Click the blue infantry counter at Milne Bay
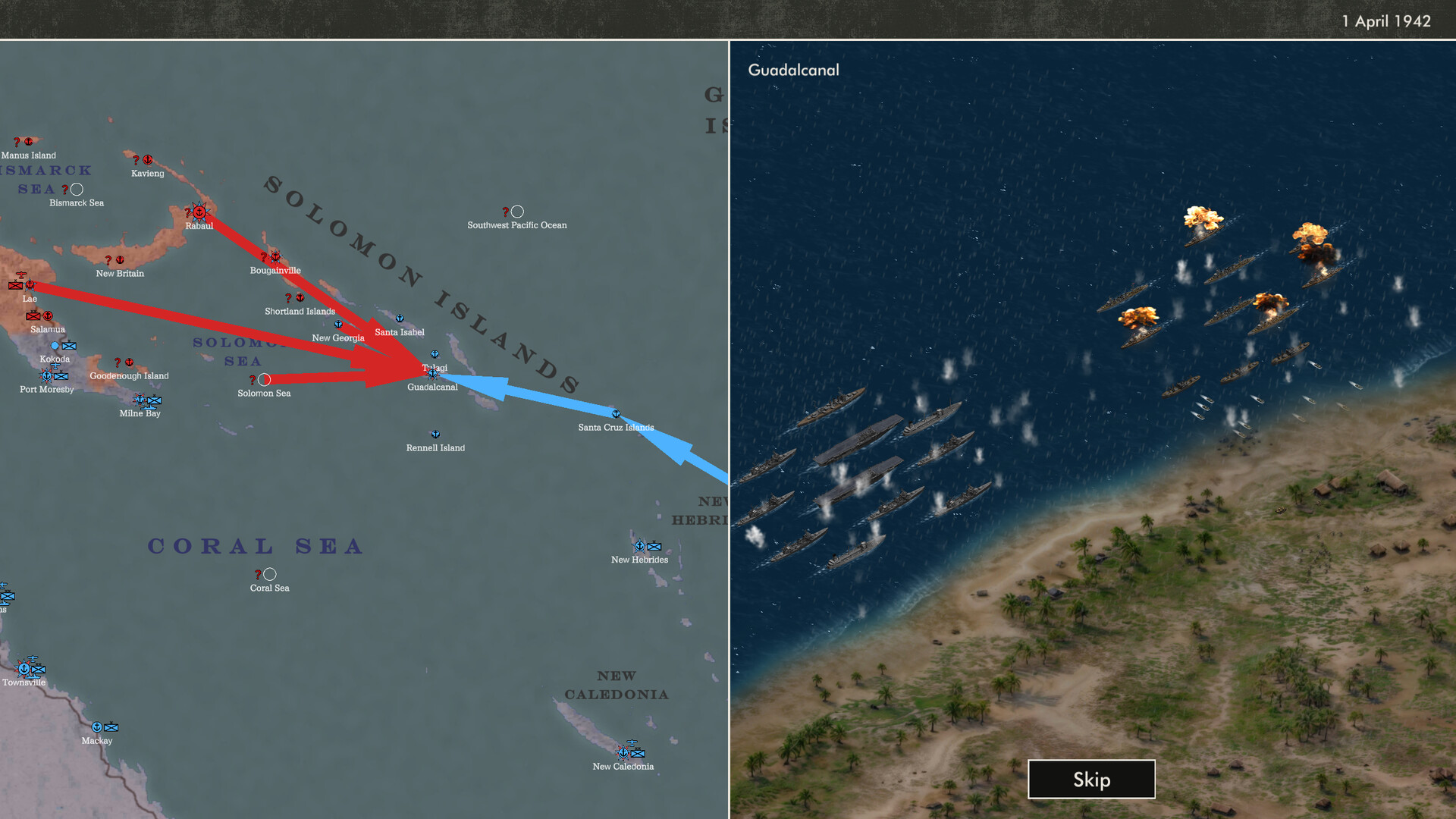The image size is (1456, 819). point(155,400)
